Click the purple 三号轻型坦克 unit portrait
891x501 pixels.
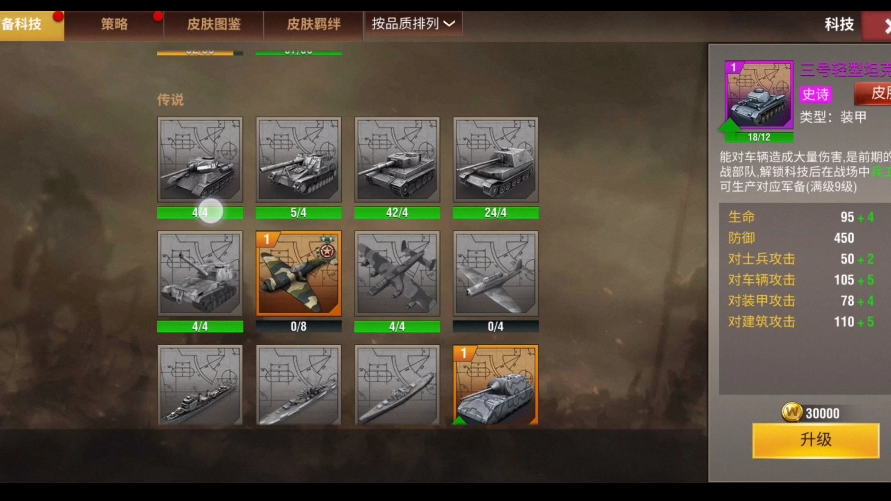(x=759, y=96)
